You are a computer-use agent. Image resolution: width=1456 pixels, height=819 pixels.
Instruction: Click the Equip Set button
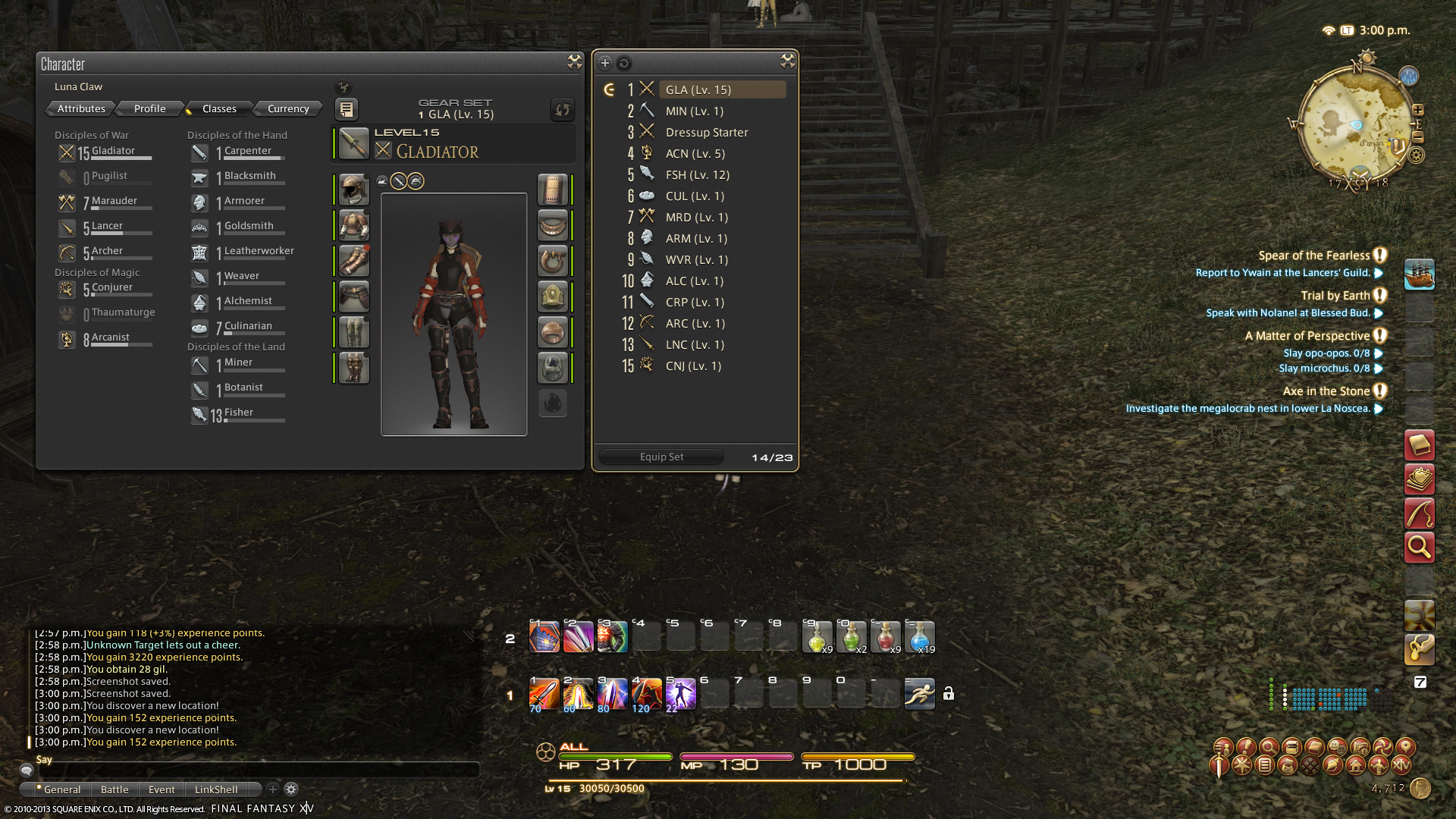click(x=661, y=457)
